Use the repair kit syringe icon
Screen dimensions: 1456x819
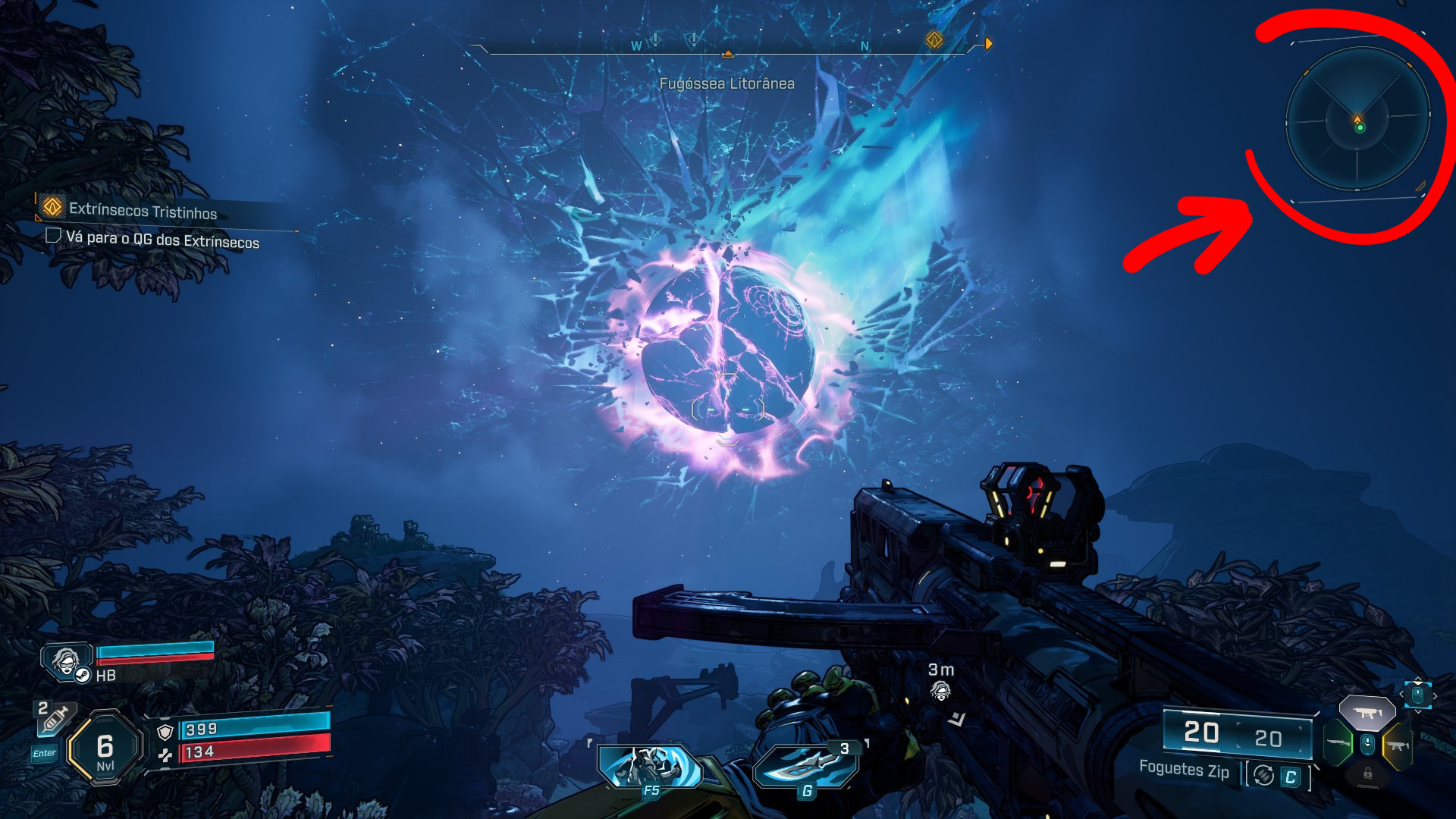(55, 720)
